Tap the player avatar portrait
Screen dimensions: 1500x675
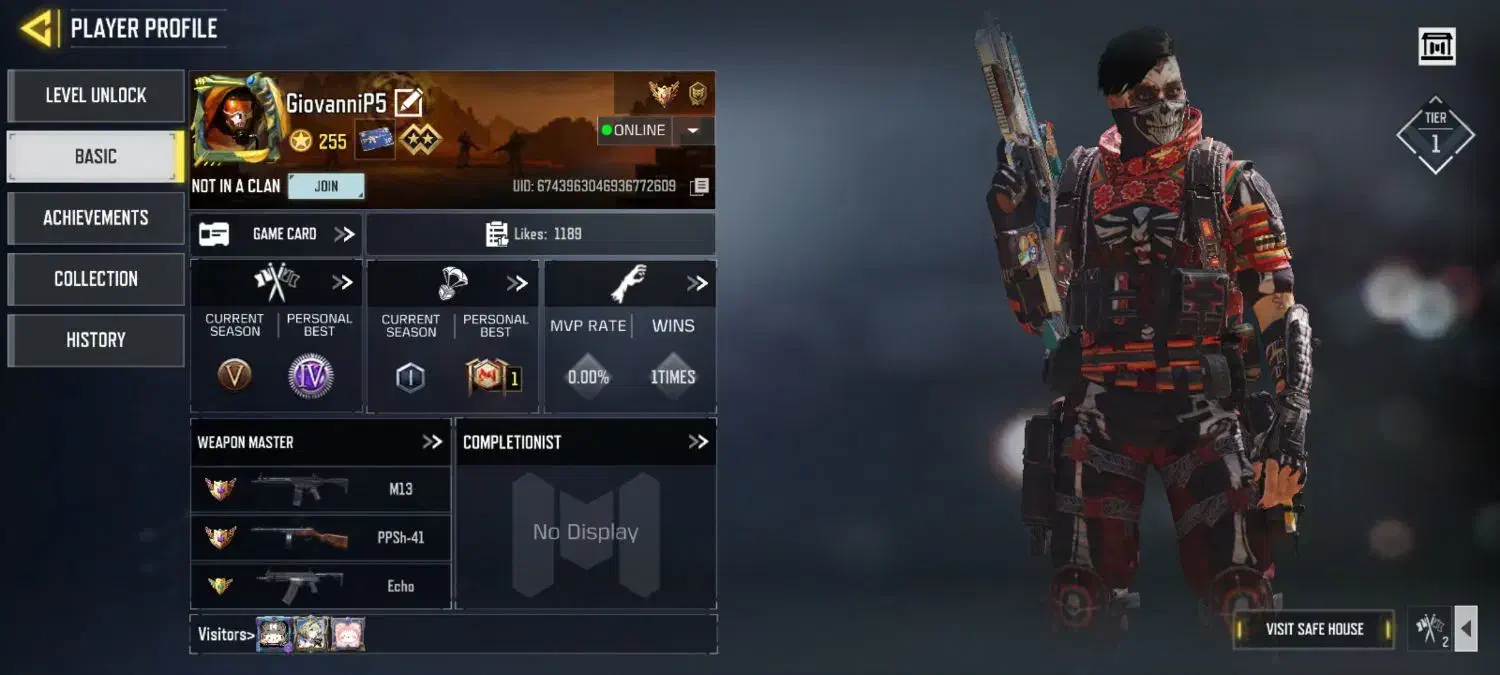234,120
